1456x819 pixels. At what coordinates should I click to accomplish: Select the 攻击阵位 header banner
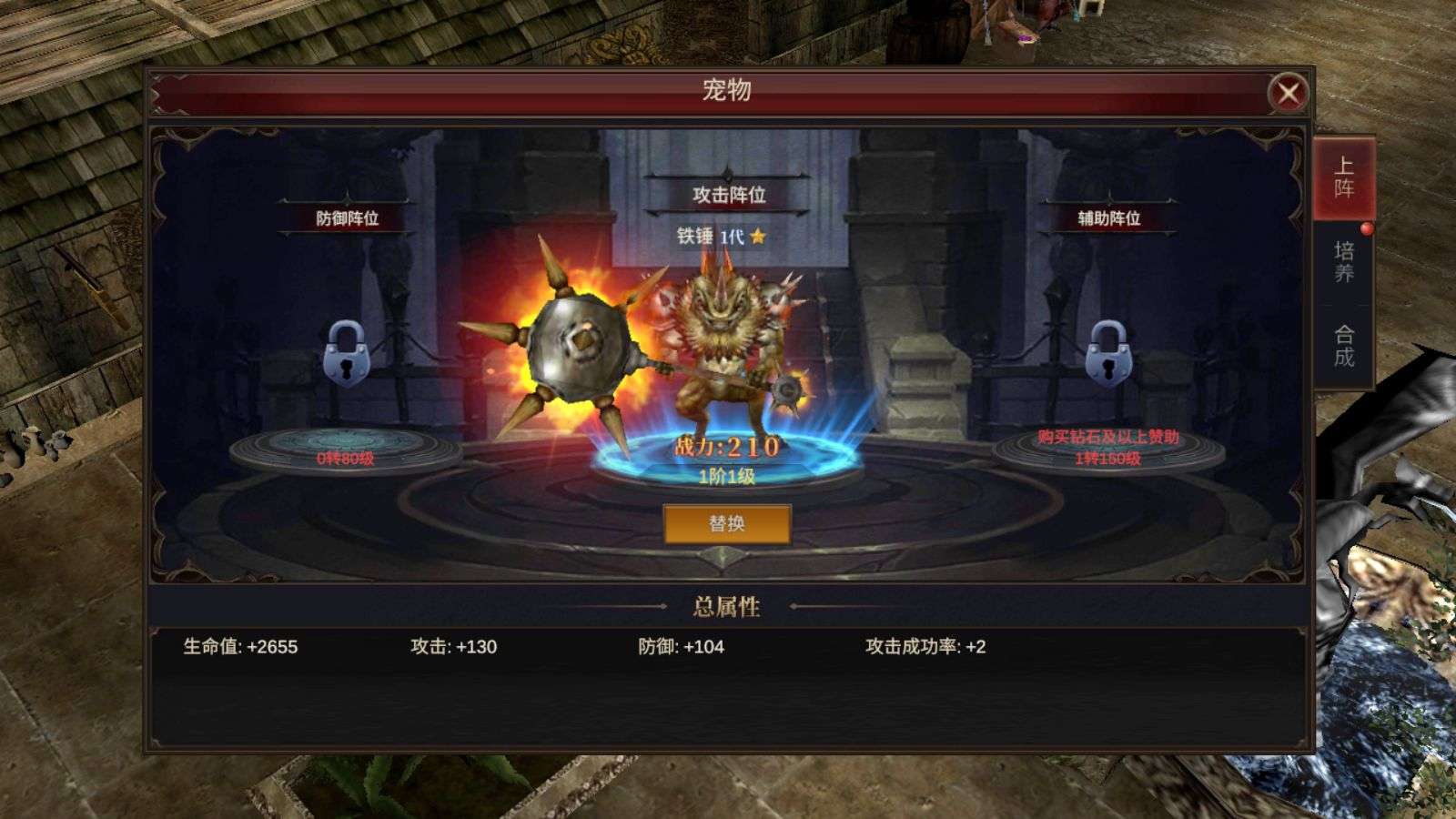point(728,196)
